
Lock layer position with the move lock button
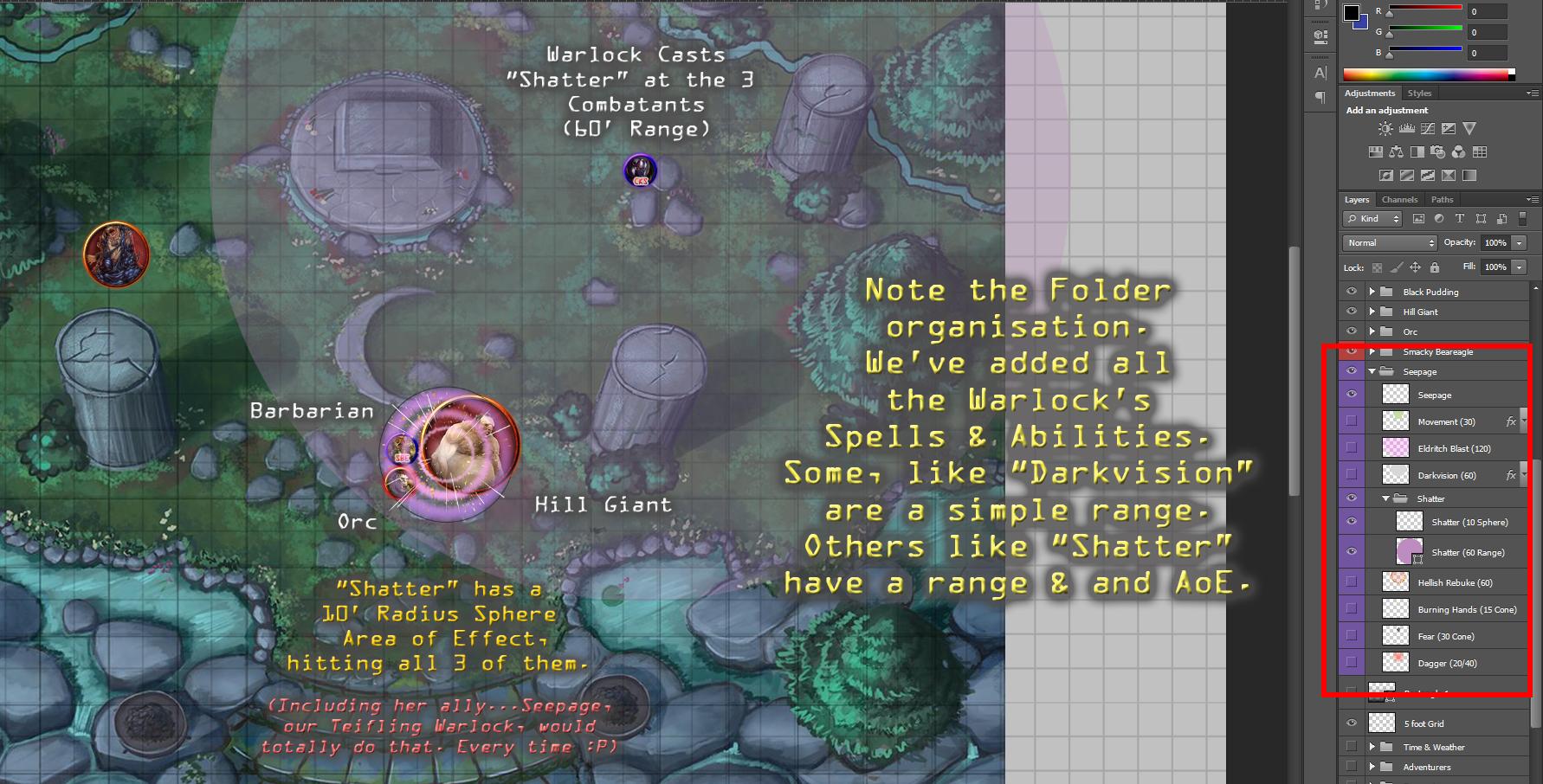[x=1416, y=267]
